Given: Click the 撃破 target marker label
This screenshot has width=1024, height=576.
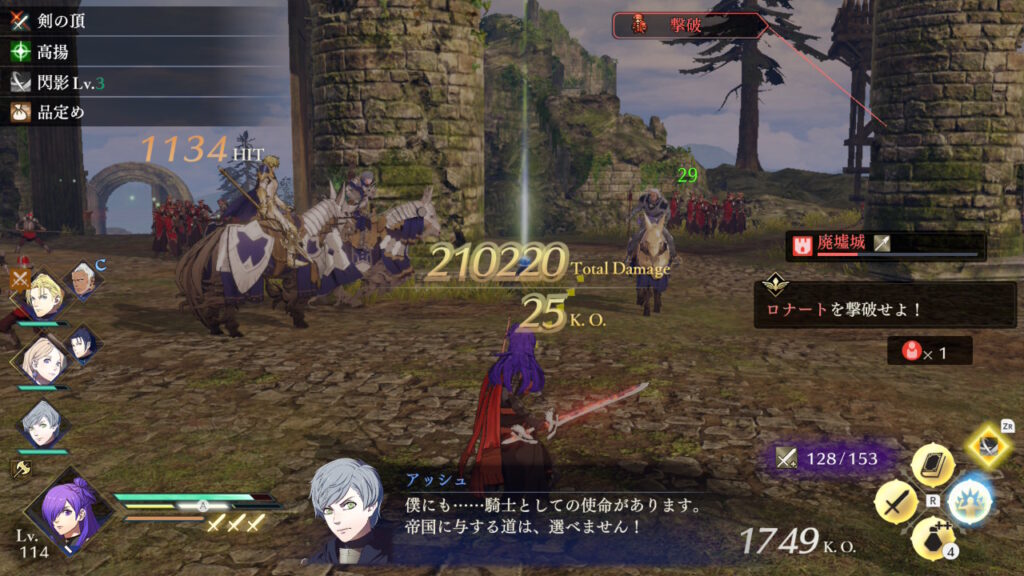Looking at the screenshot, I should coord(688,25).
